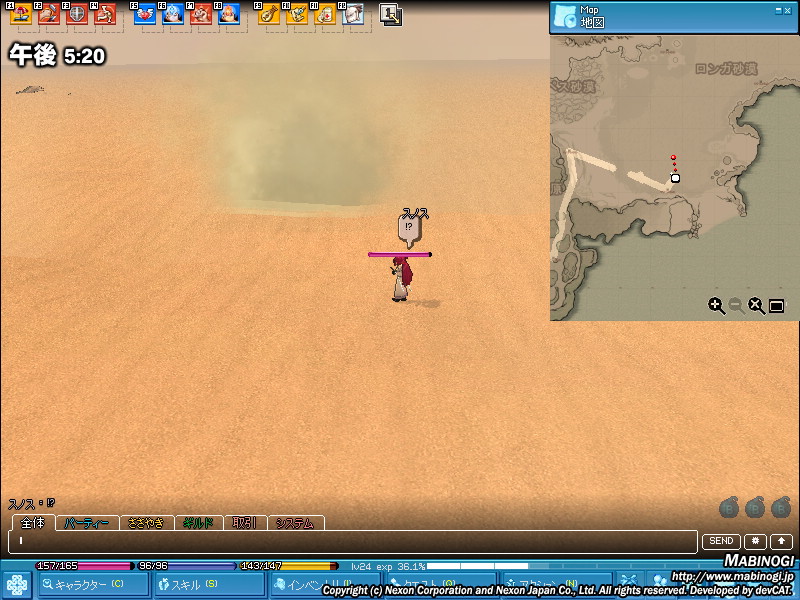Viewport: 800px width, 600px height.
Task: Close the Map window
Action: point(787,10)
